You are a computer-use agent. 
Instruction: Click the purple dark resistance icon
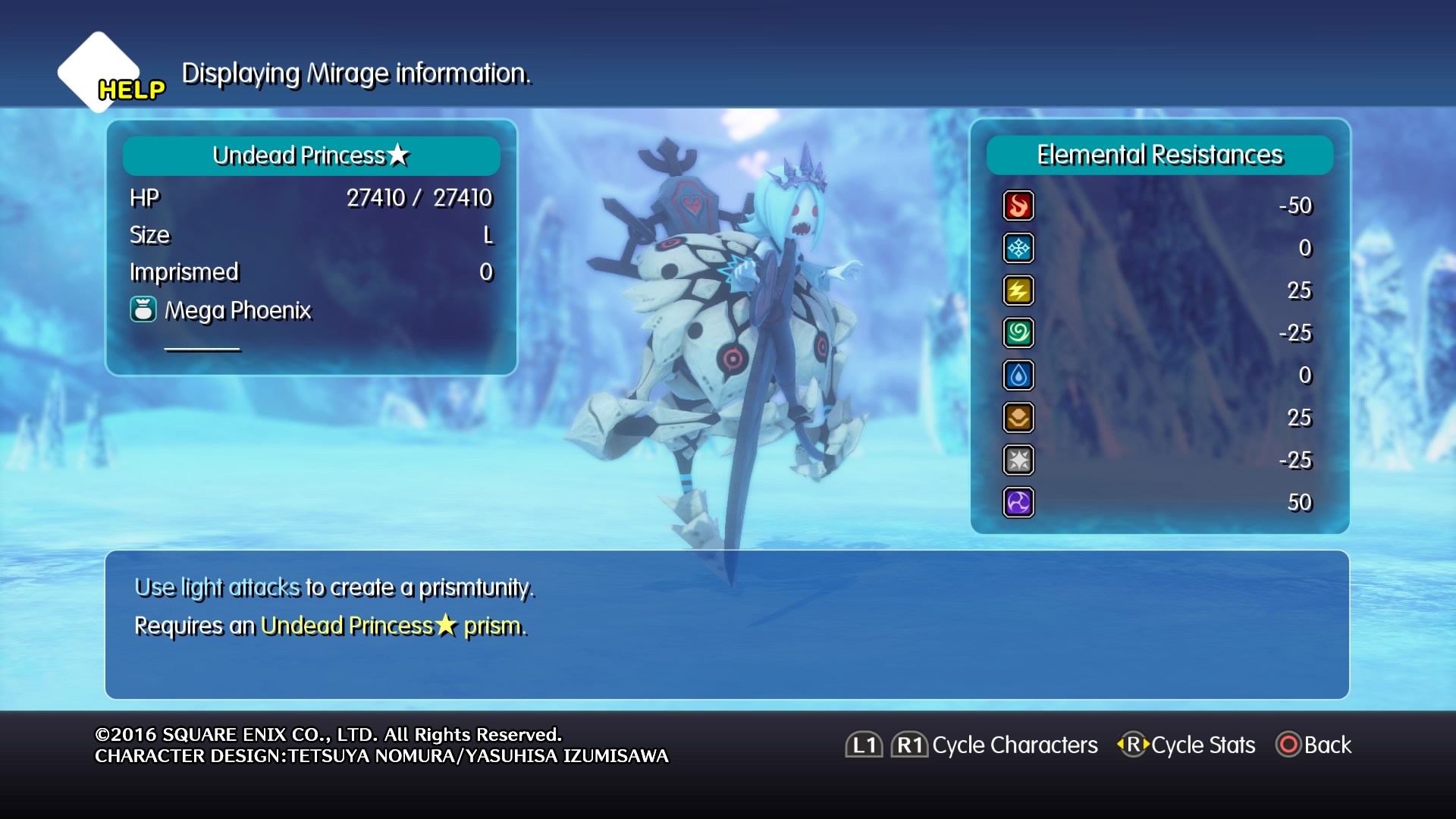[1018, 503]
